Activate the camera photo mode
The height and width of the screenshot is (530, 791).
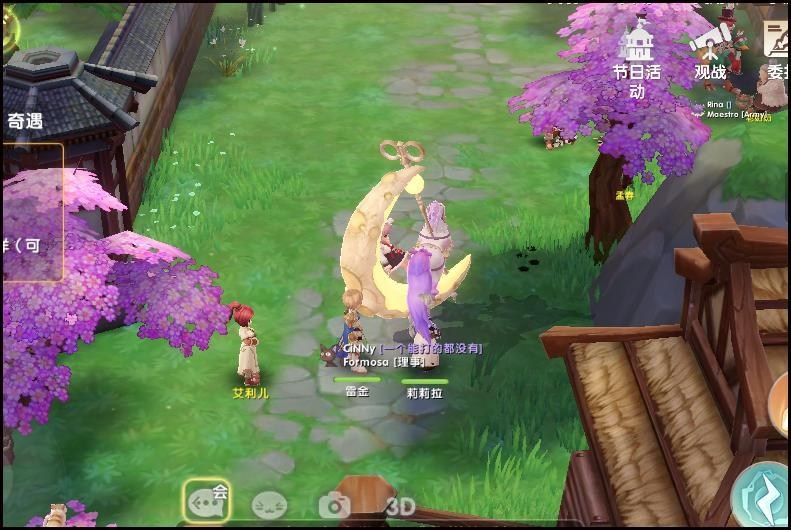tap(334, 506)
